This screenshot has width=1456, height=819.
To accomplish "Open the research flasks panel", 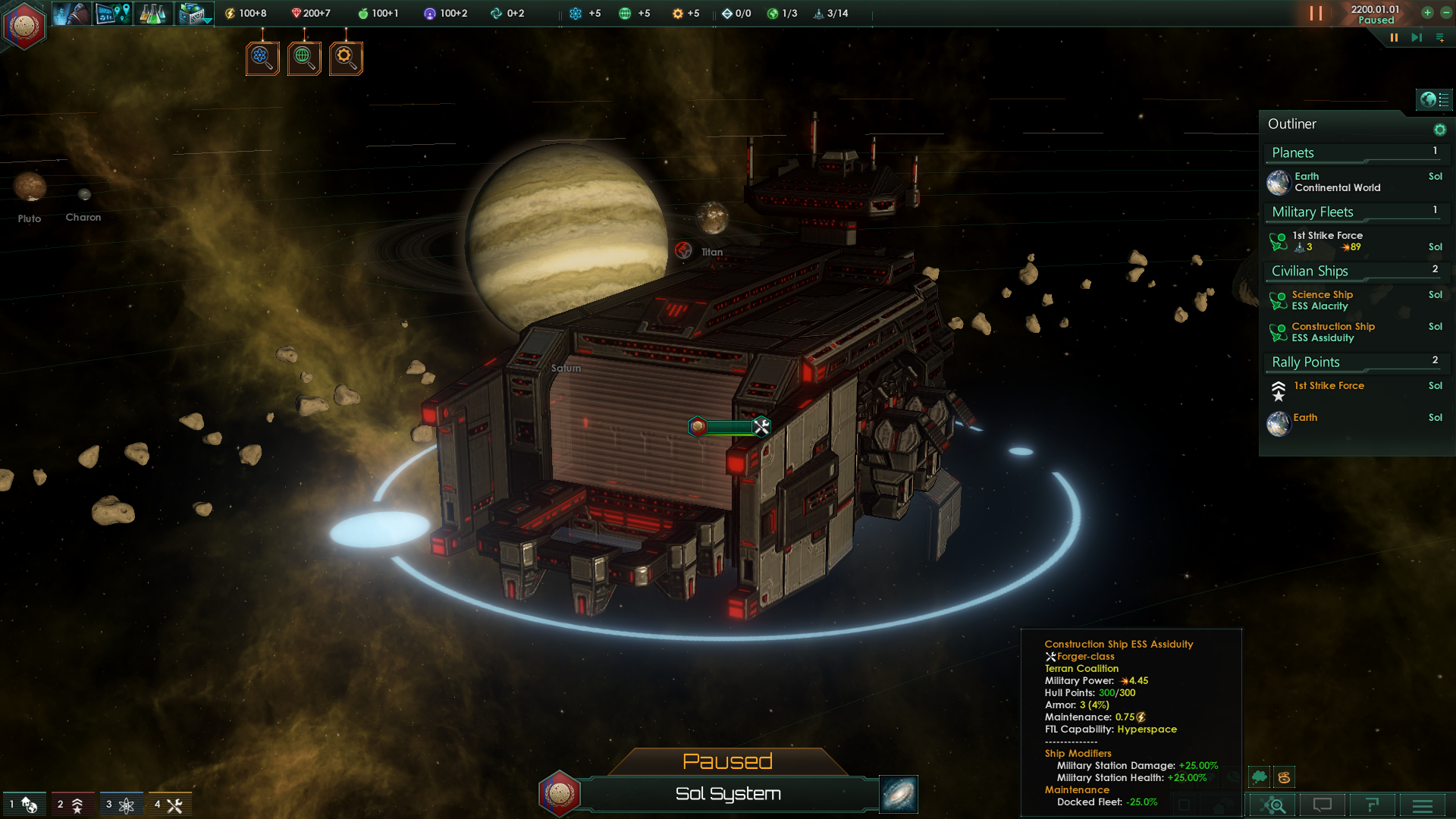I will 154,14.
